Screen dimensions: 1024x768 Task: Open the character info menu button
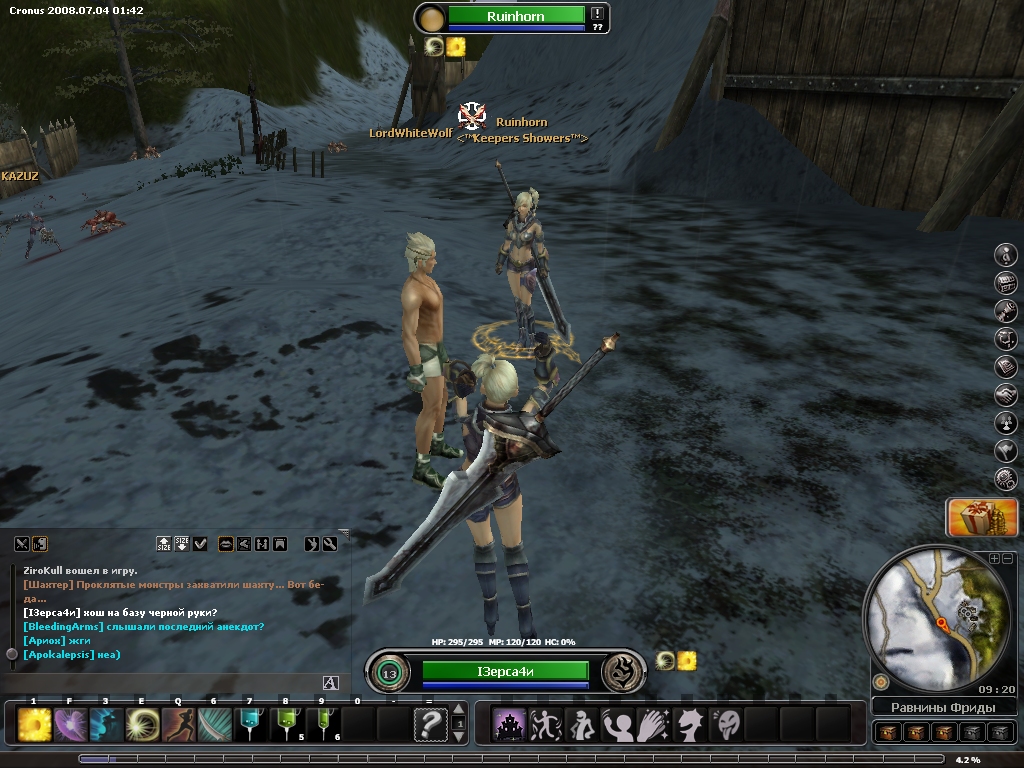tap(1006, 255)
